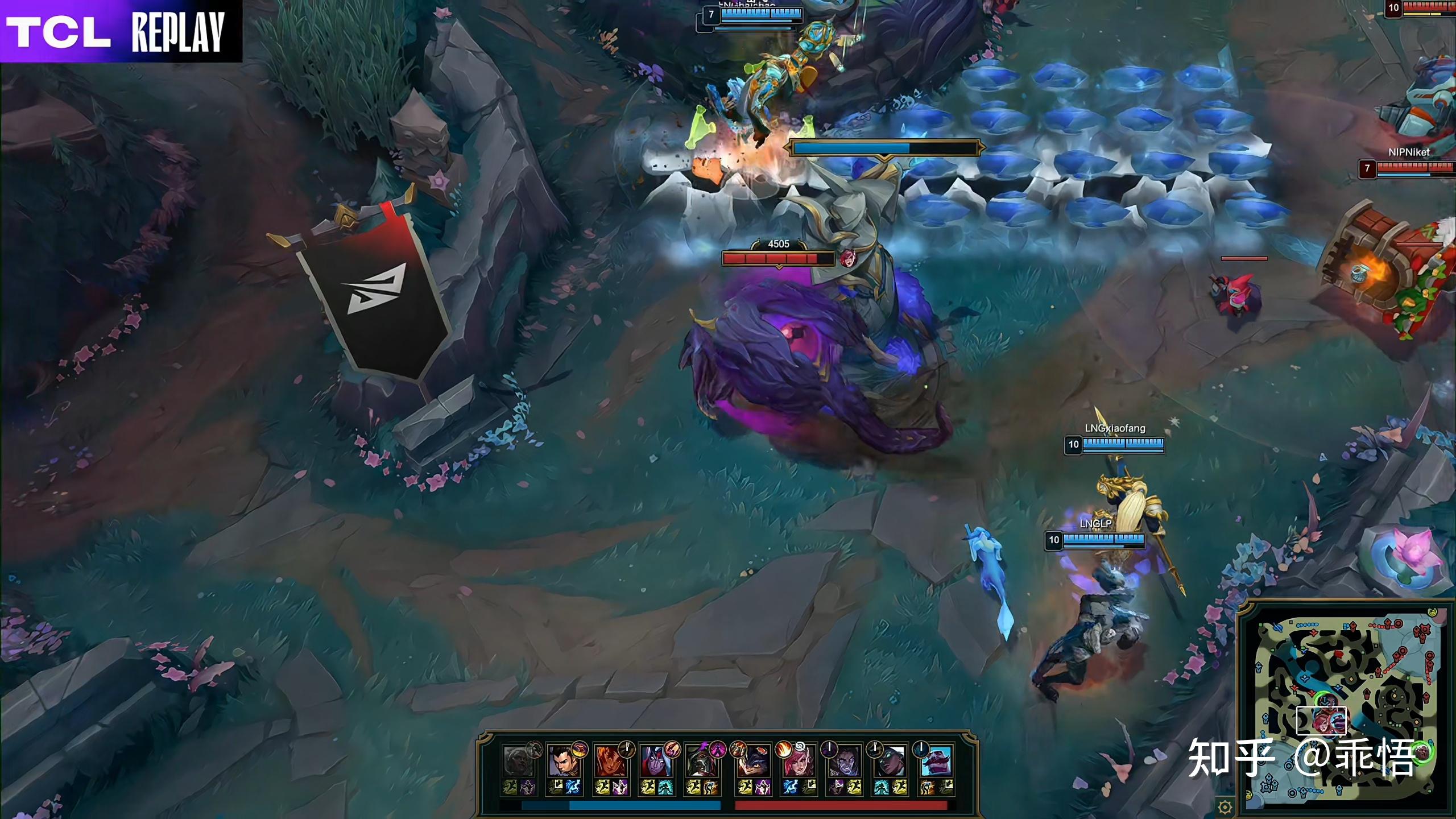The image size is (1456, 819).
Task: Click Varus's Heal summoner spell icon
Action: coord(665,787)
